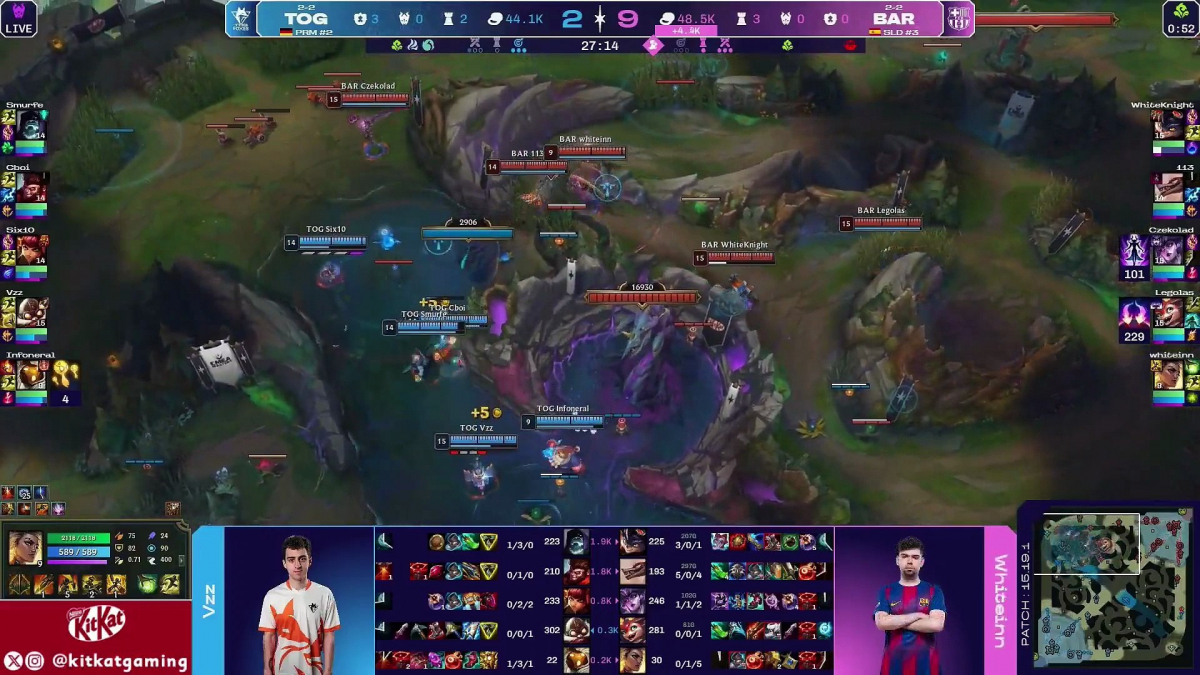Click the bottom-row blue team champion in the scoreboard

578,659
